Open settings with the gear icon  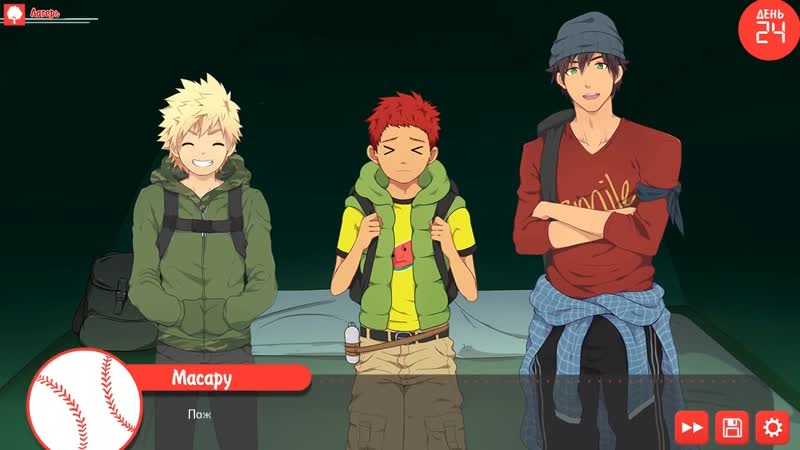tap(772, 428)
